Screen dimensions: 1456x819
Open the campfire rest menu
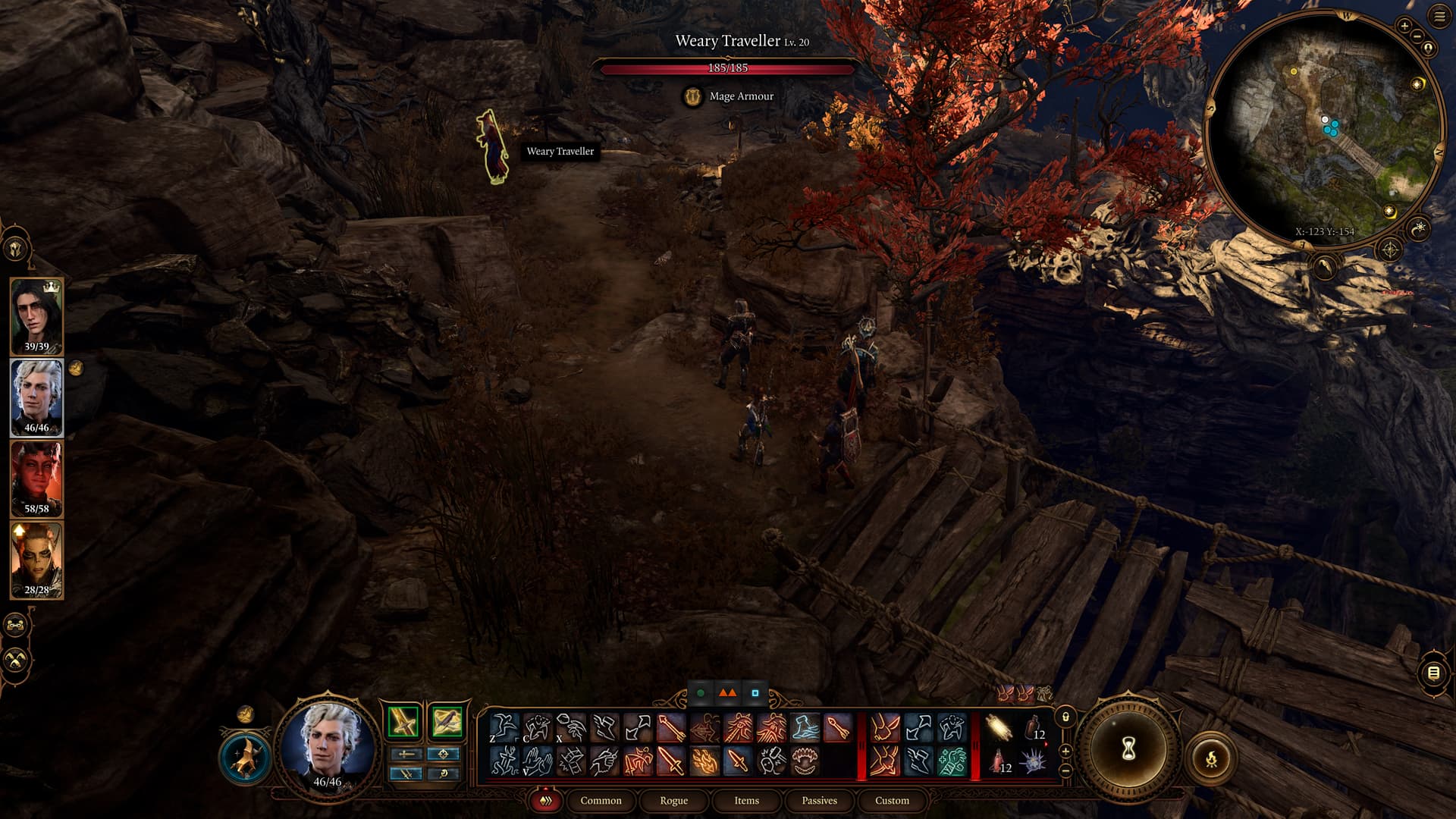[1211, 758]
